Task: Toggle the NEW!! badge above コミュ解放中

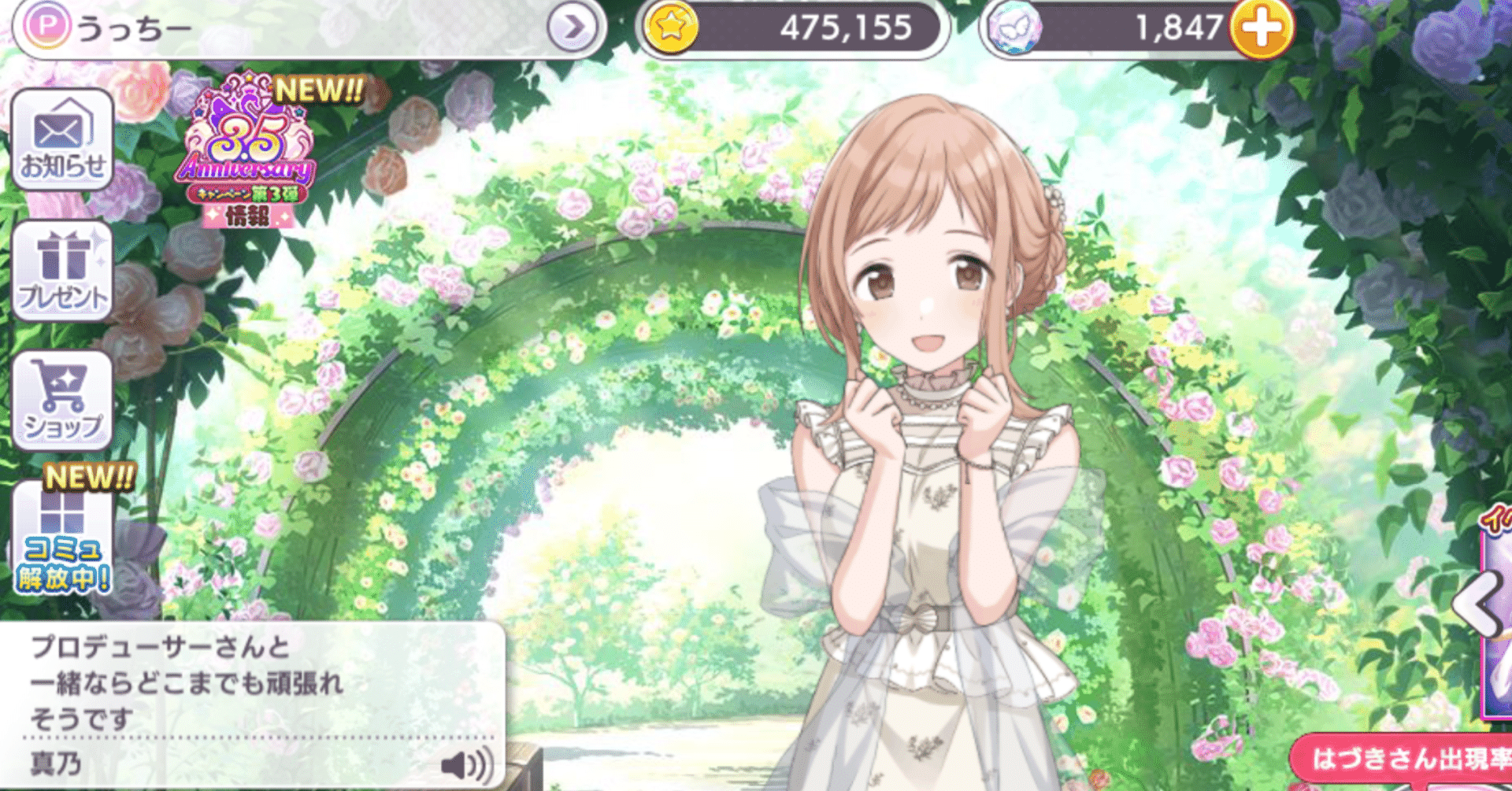Action: (89, 476)
